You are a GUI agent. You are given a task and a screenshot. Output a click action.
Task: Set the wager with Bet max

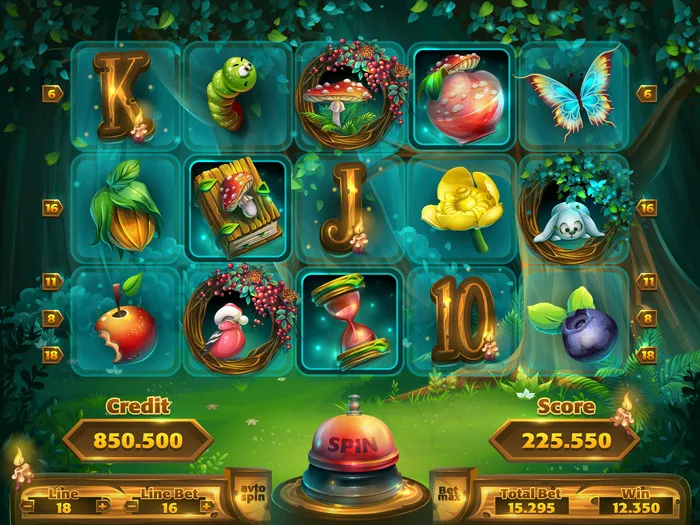[447, 494]
